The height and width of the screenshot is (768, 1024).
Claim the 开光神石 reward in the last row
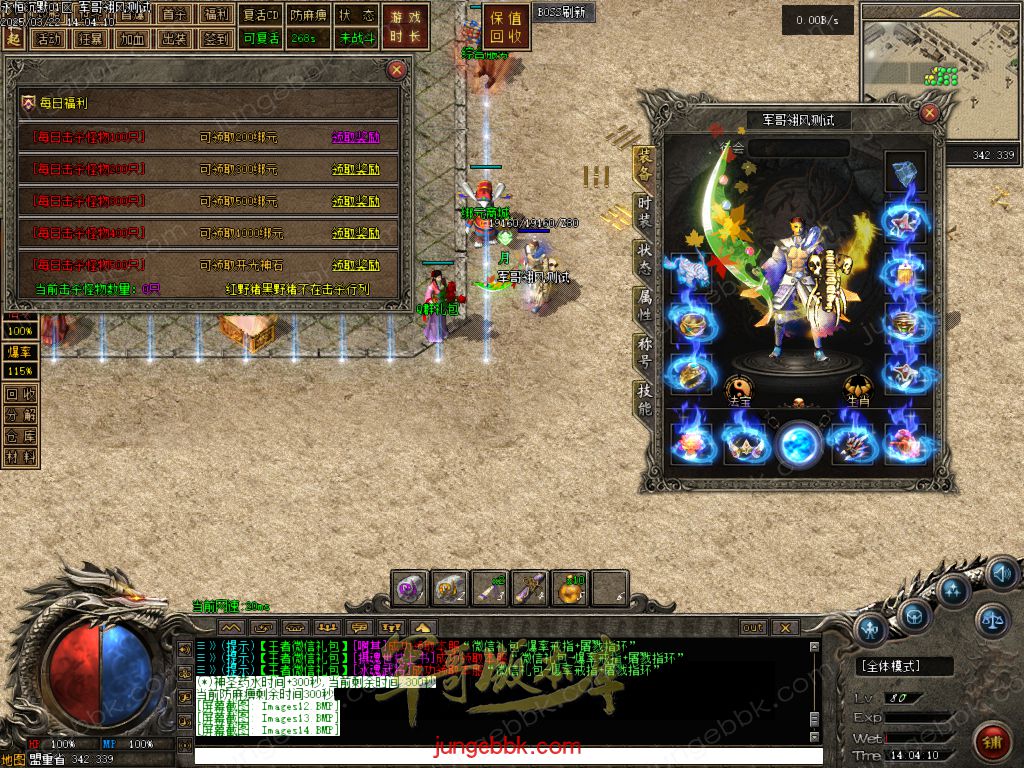click(356, 265)
